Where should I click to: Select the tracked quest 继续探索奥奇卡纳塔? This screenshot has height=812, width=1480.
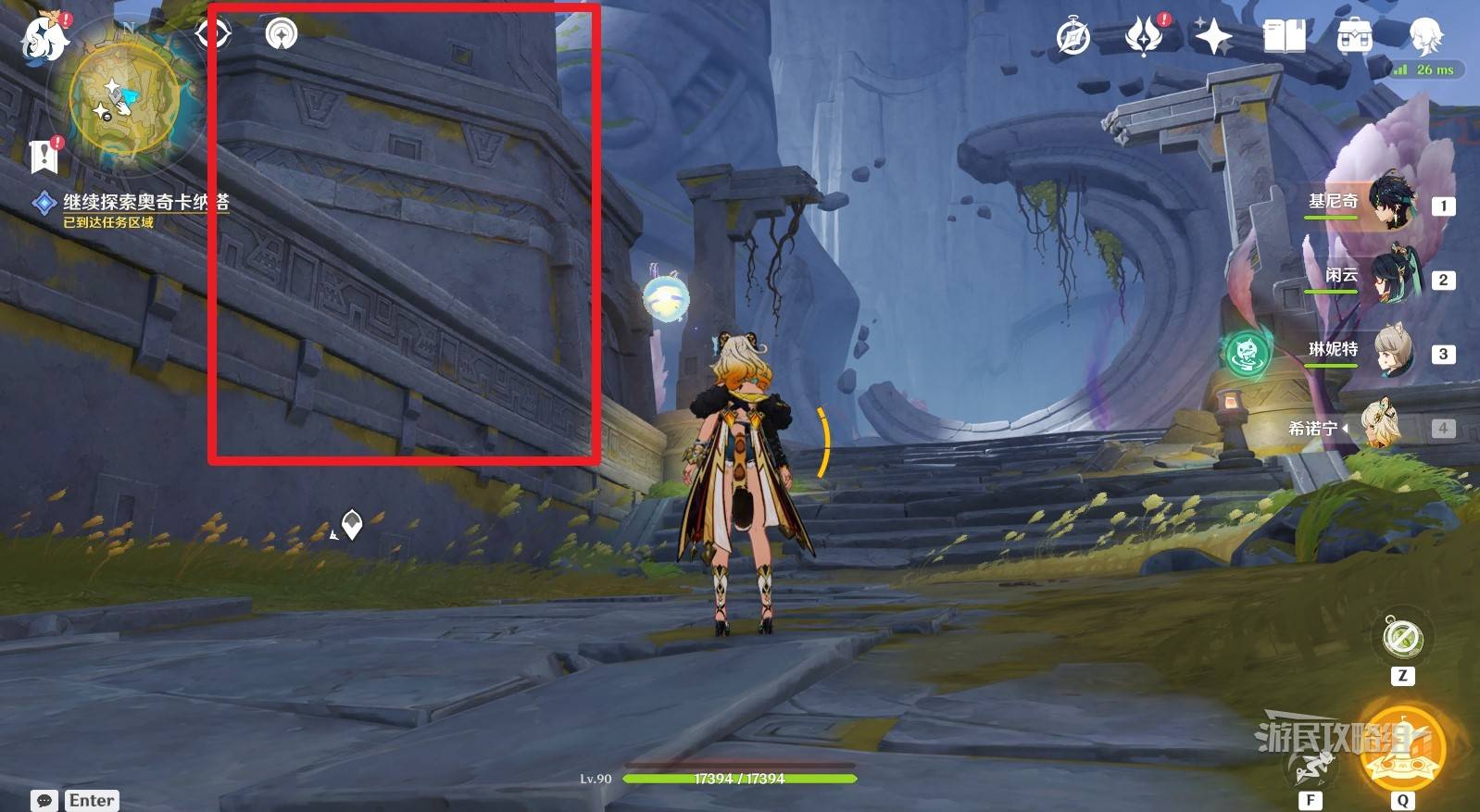144,202
